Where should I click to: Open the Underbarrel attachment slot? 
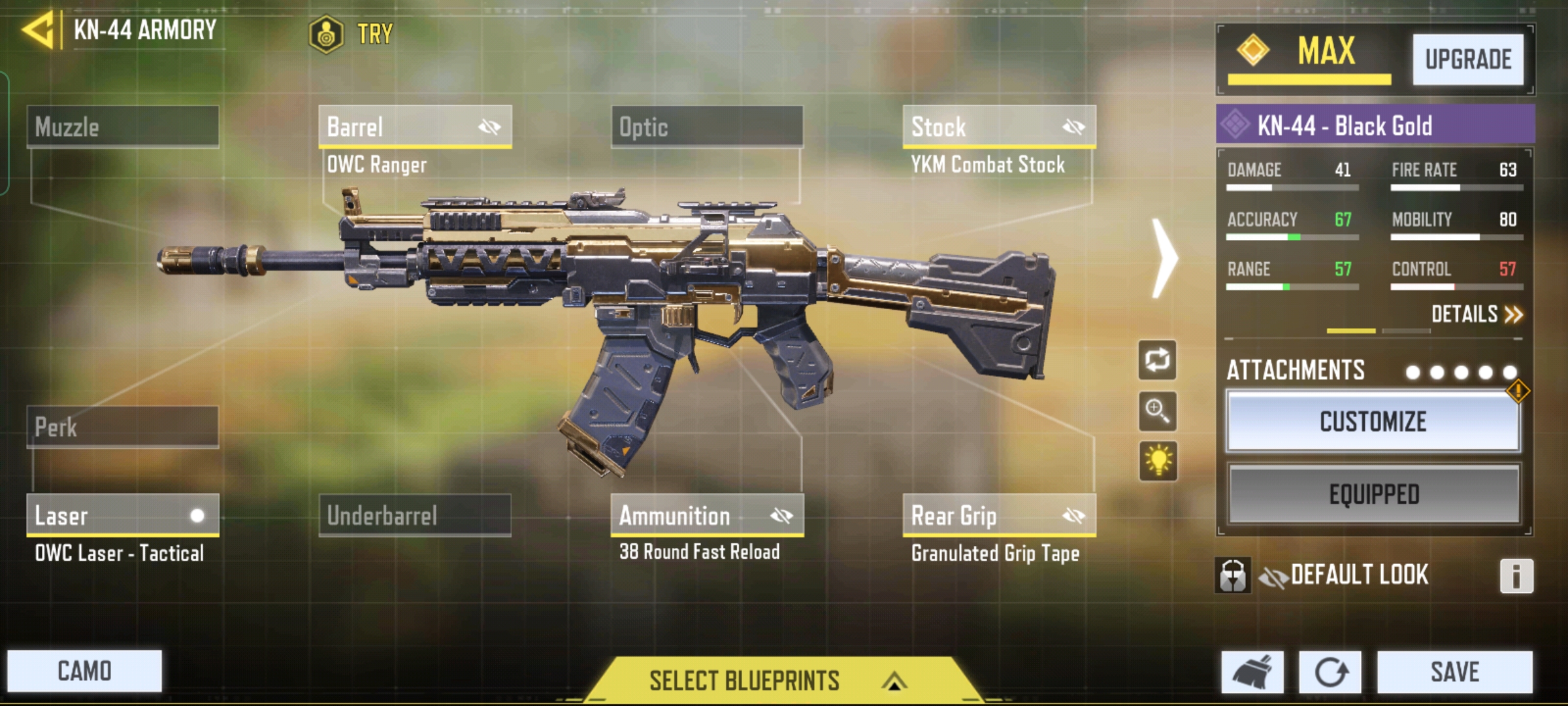coord(415,516)
